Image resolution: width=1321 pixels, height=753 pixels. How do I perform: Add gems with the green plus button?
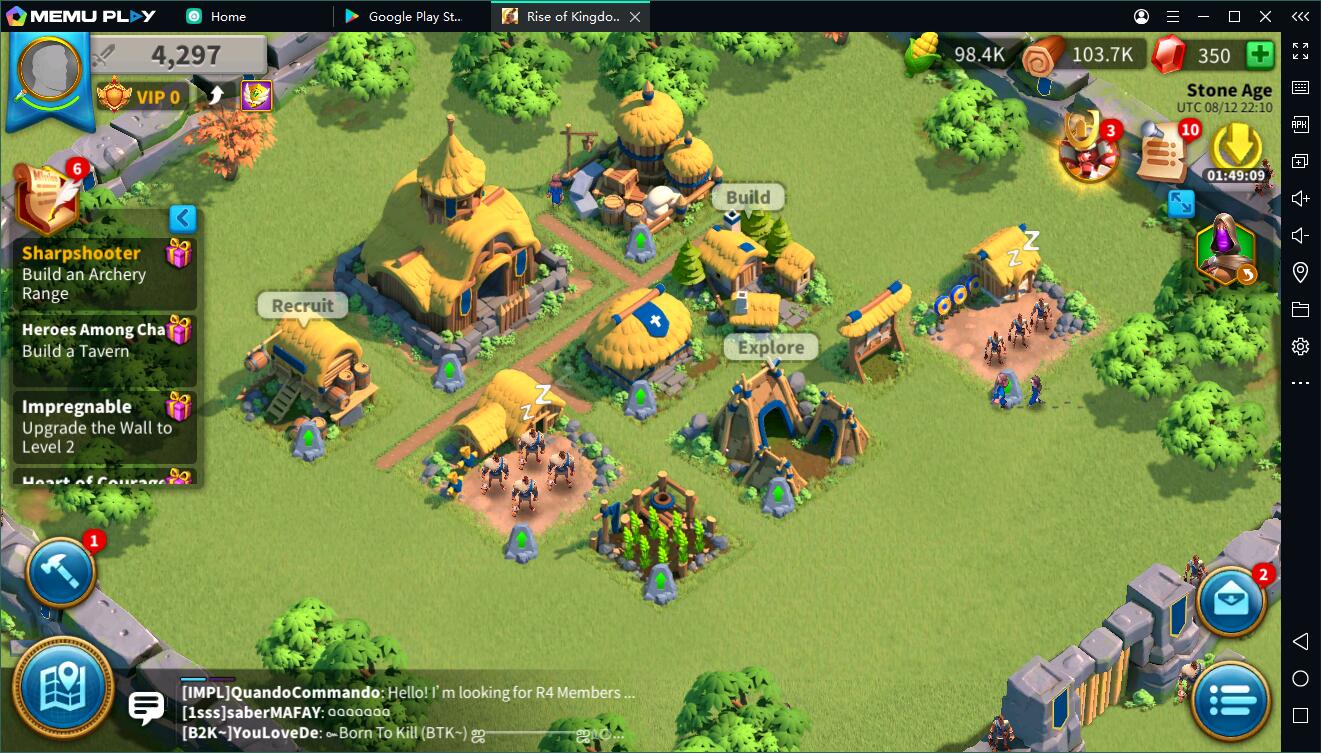point(1260,54)
